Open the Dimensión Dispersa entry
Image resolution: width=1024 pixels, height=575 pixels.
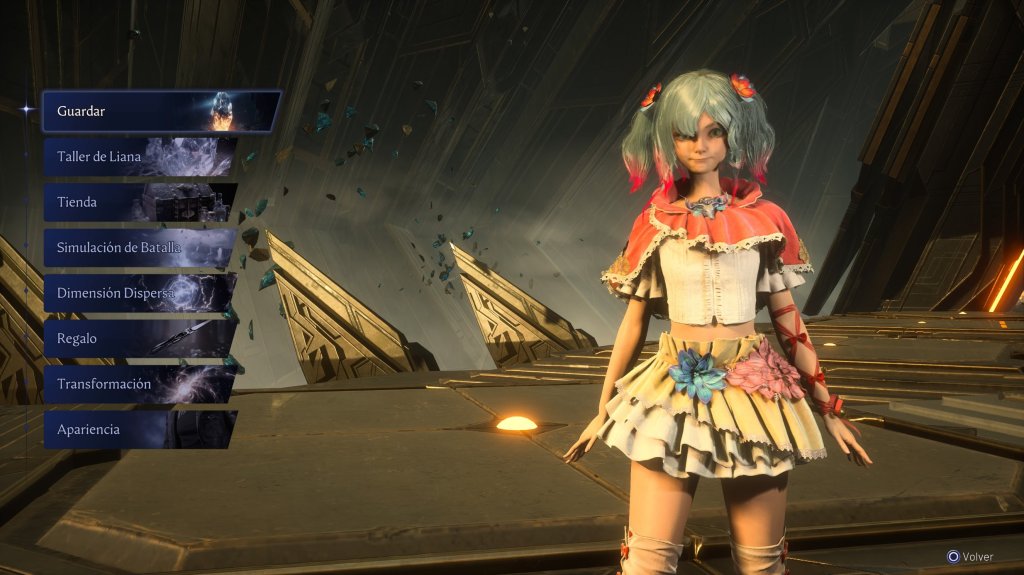(x=140, y=293)
